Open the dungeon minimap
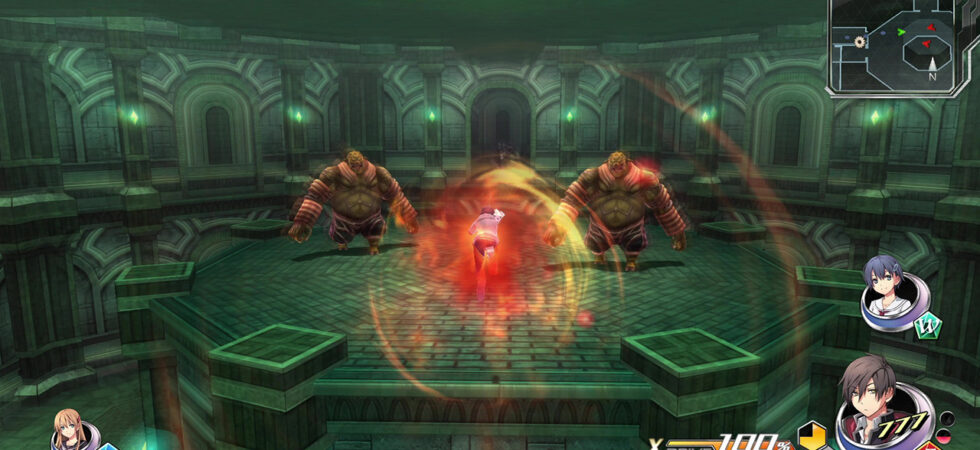980x450 pixels. click(x=902, y=47)
